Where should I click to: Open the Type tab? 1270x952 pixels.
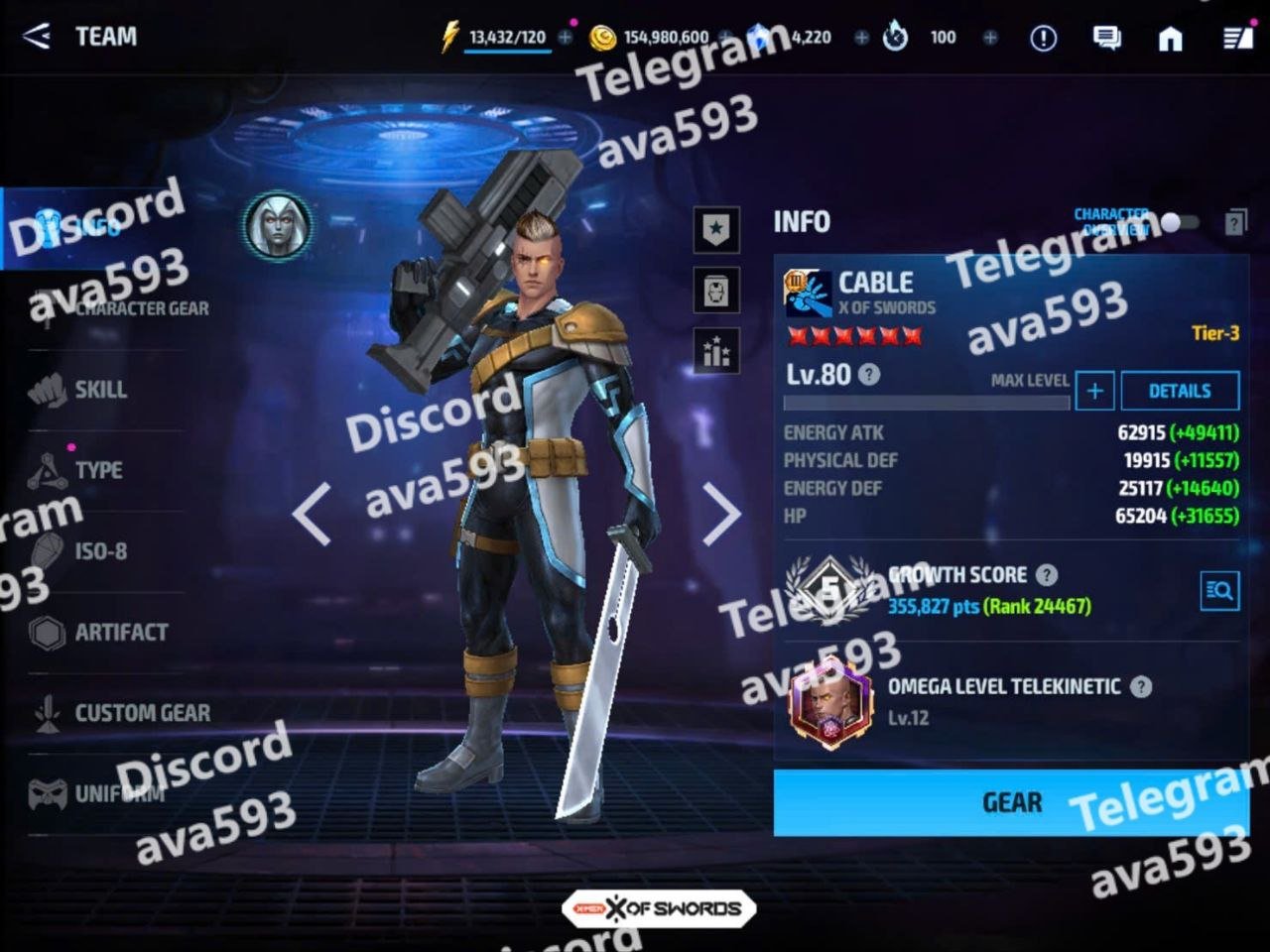click(98, 470)
